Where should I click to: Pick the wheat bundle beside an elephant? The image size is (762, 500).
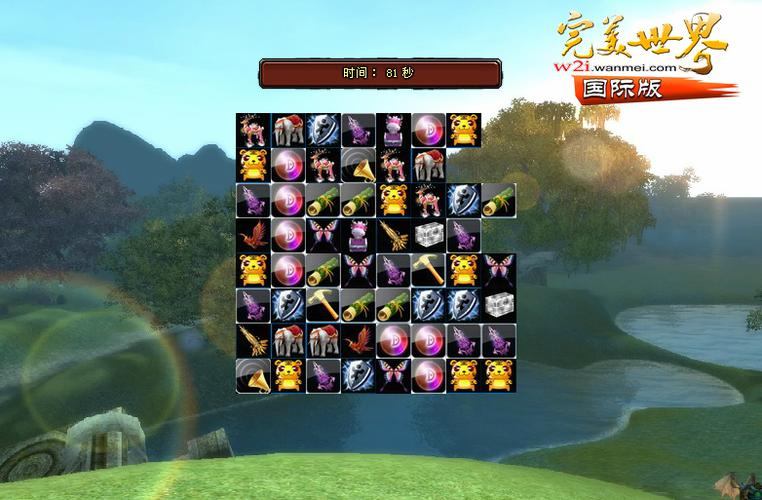pos(253,340)
